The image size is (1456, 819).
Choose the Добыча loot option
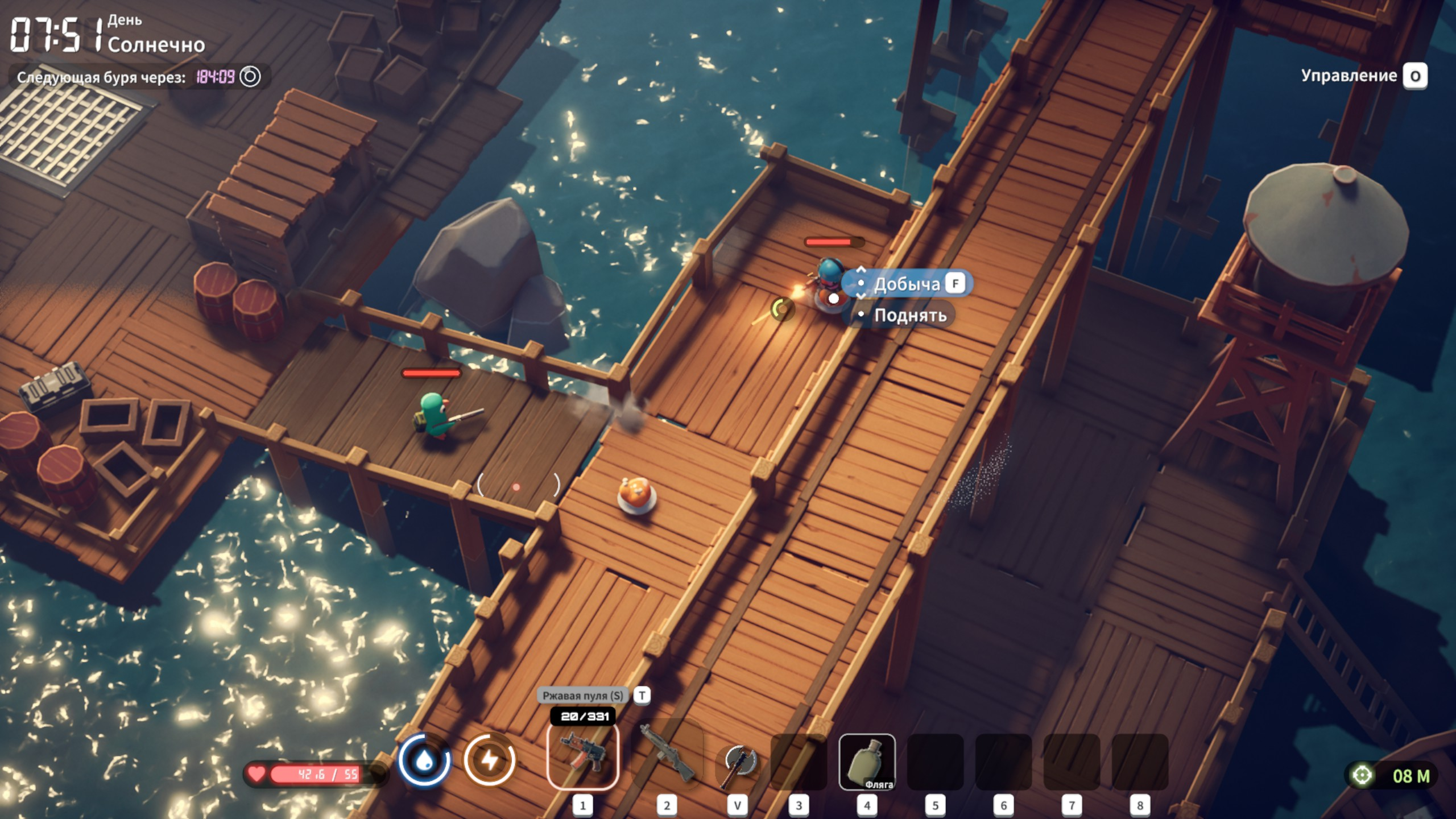click(907, 284)
